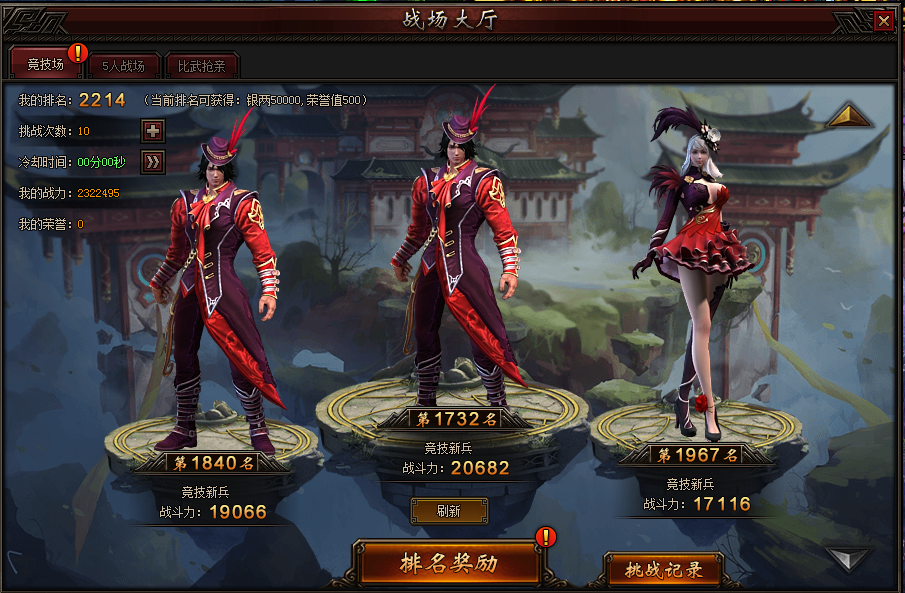905x593 pixels.
Task: Open the 排名奖励 ranking rewards
Action: tap(449, 563)
